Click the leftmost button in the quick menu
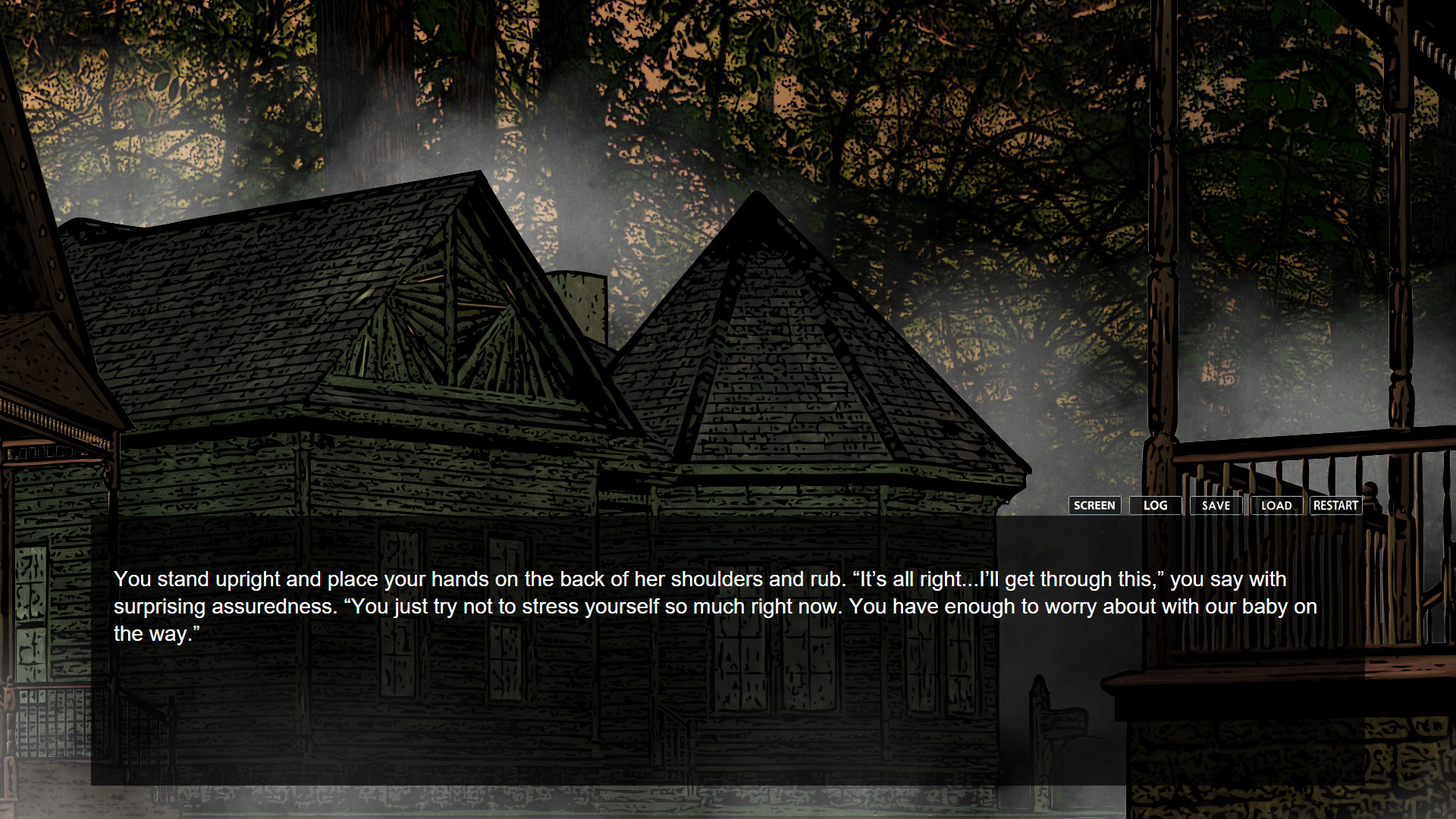 click(x=1095, y=505)
